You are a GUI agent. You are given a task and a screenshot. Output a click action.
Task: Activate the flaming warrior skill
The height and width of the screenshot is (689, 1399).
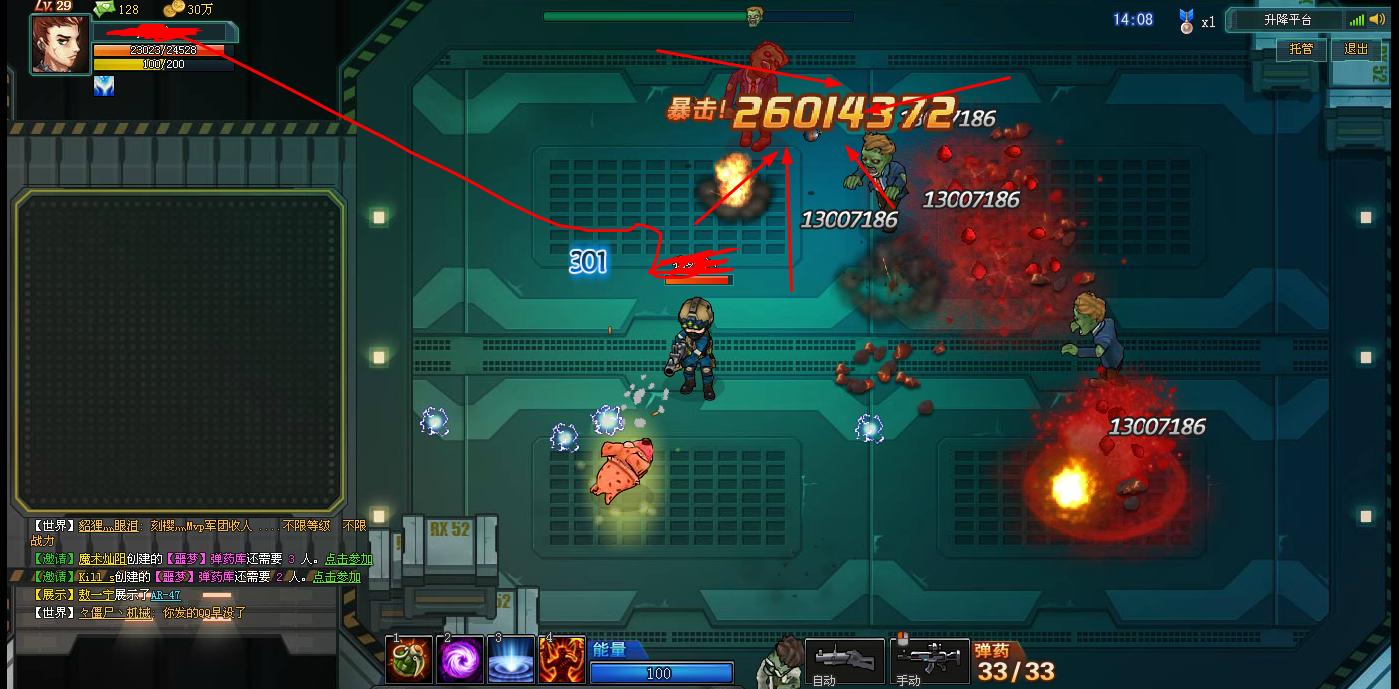[562, 660]
